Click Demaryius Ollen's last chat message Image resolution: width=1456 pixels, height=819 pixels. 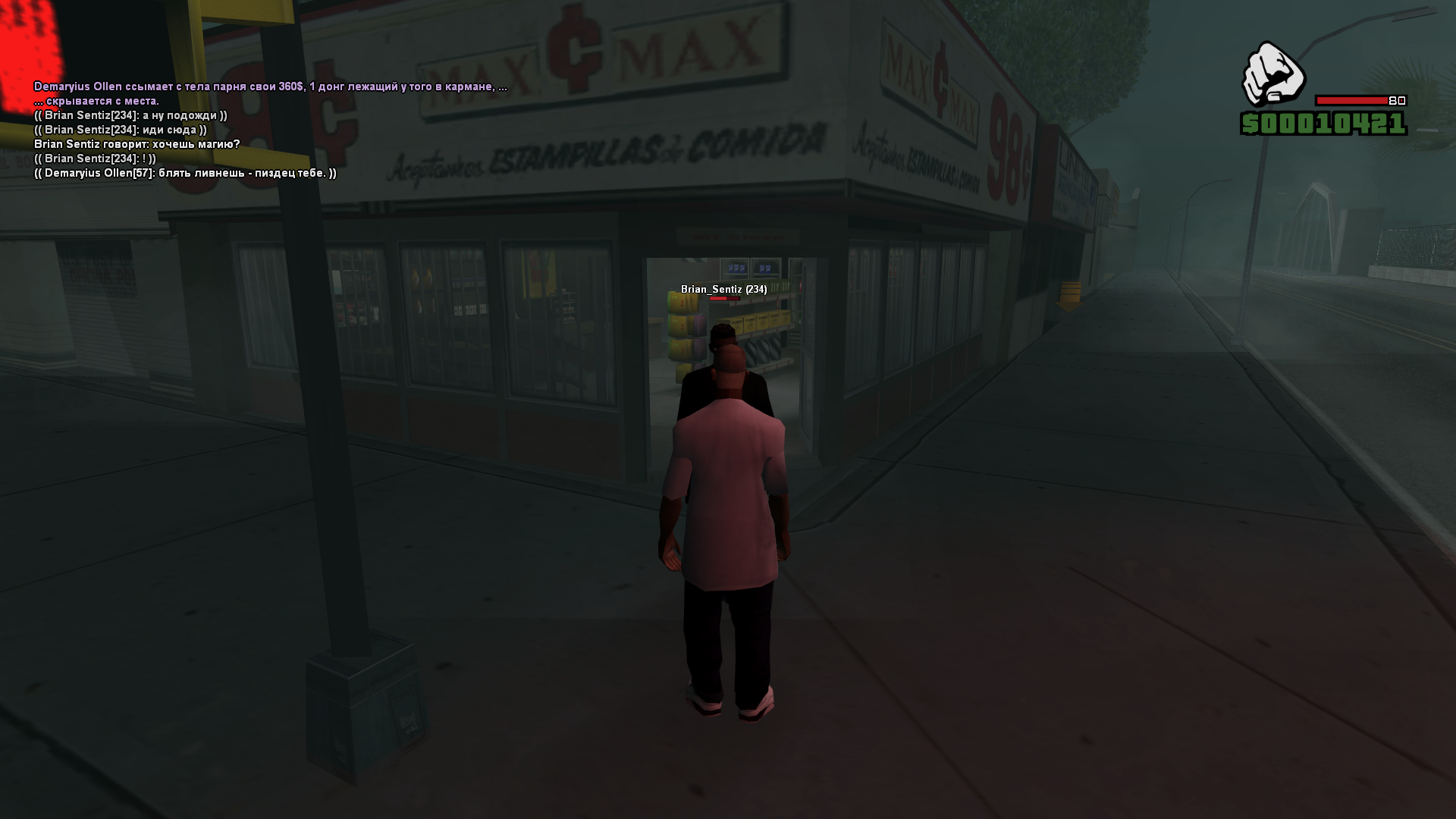click(185, 173)
